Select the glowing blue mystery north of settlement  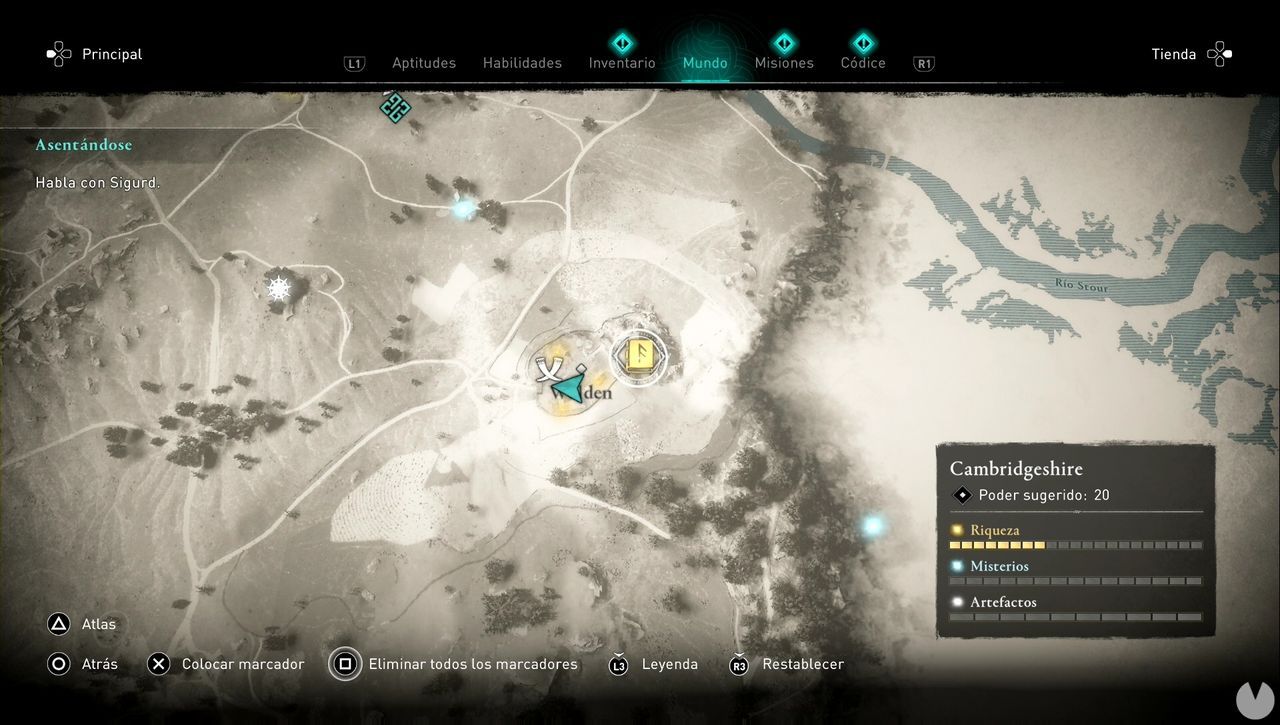pos(462,209)
